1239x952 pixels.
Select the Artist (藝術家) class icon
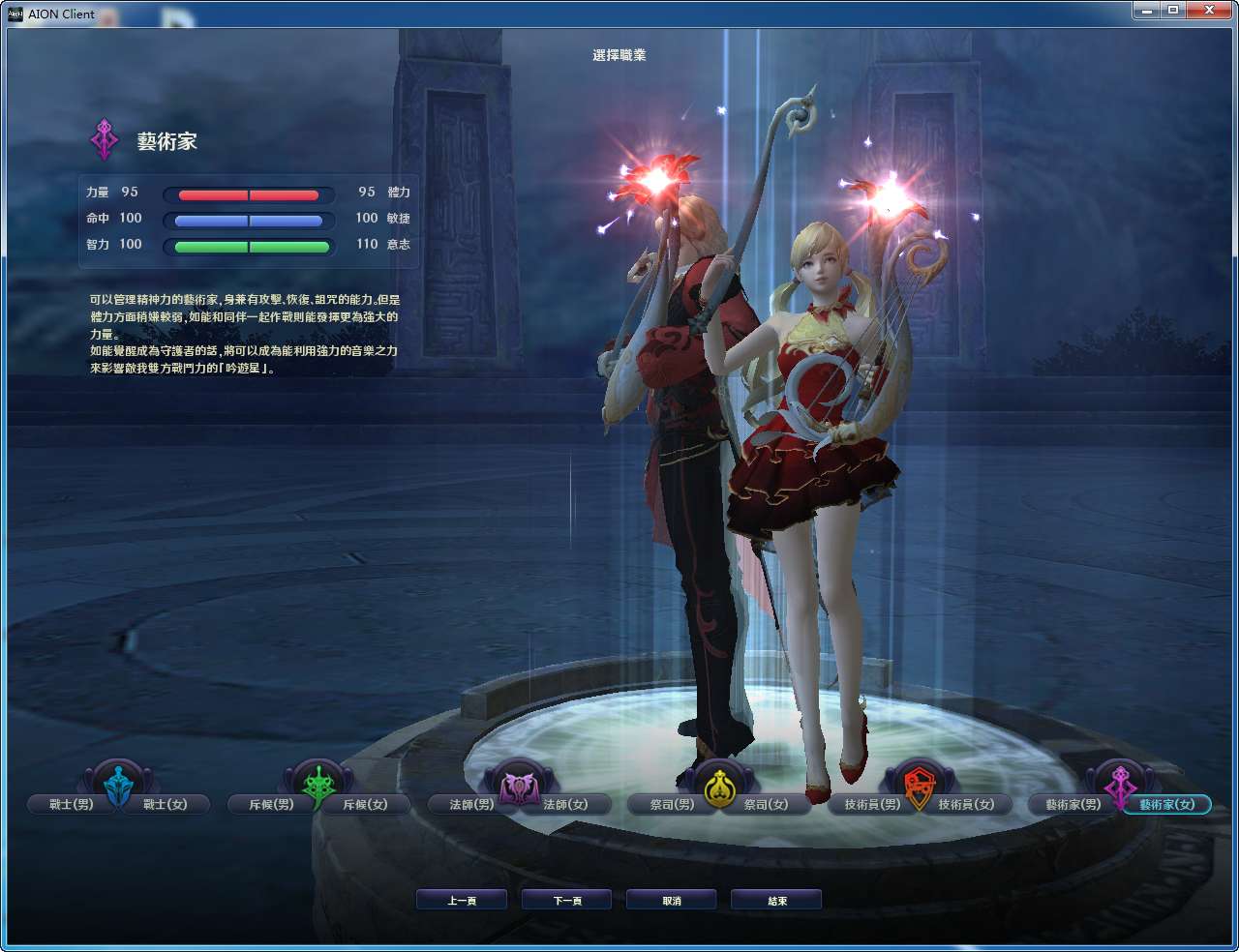(x=1120, y=784)
